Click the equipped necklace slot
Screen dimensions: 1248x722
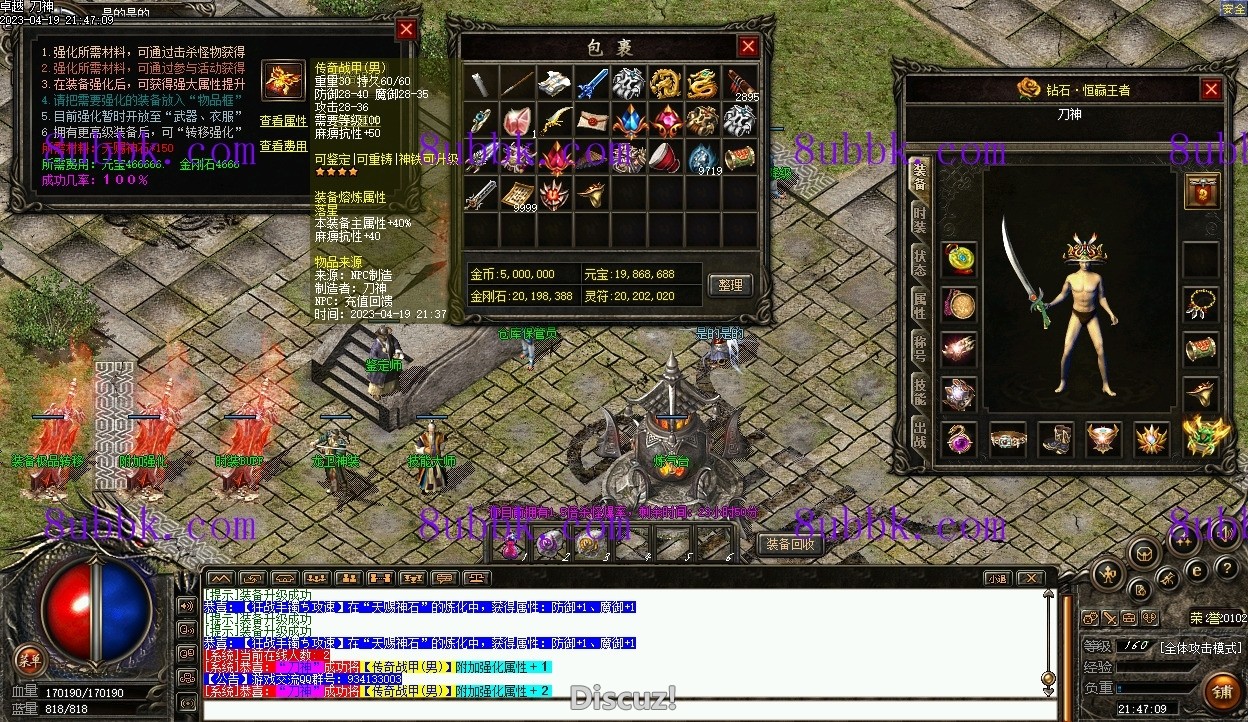[1201, 304]
